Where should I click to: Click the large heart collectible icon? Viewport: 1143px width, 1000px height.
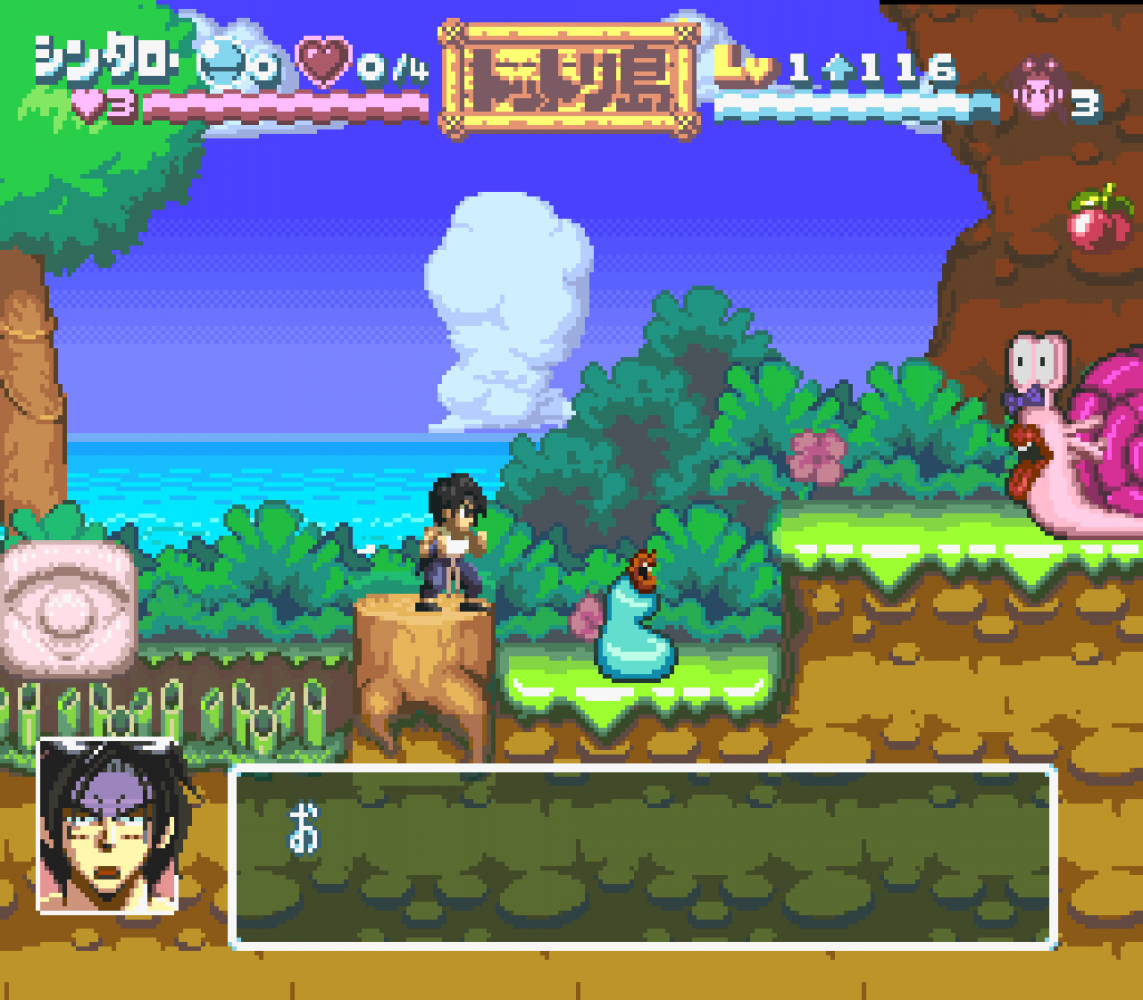pyautogui.click(x=325, y=63)
